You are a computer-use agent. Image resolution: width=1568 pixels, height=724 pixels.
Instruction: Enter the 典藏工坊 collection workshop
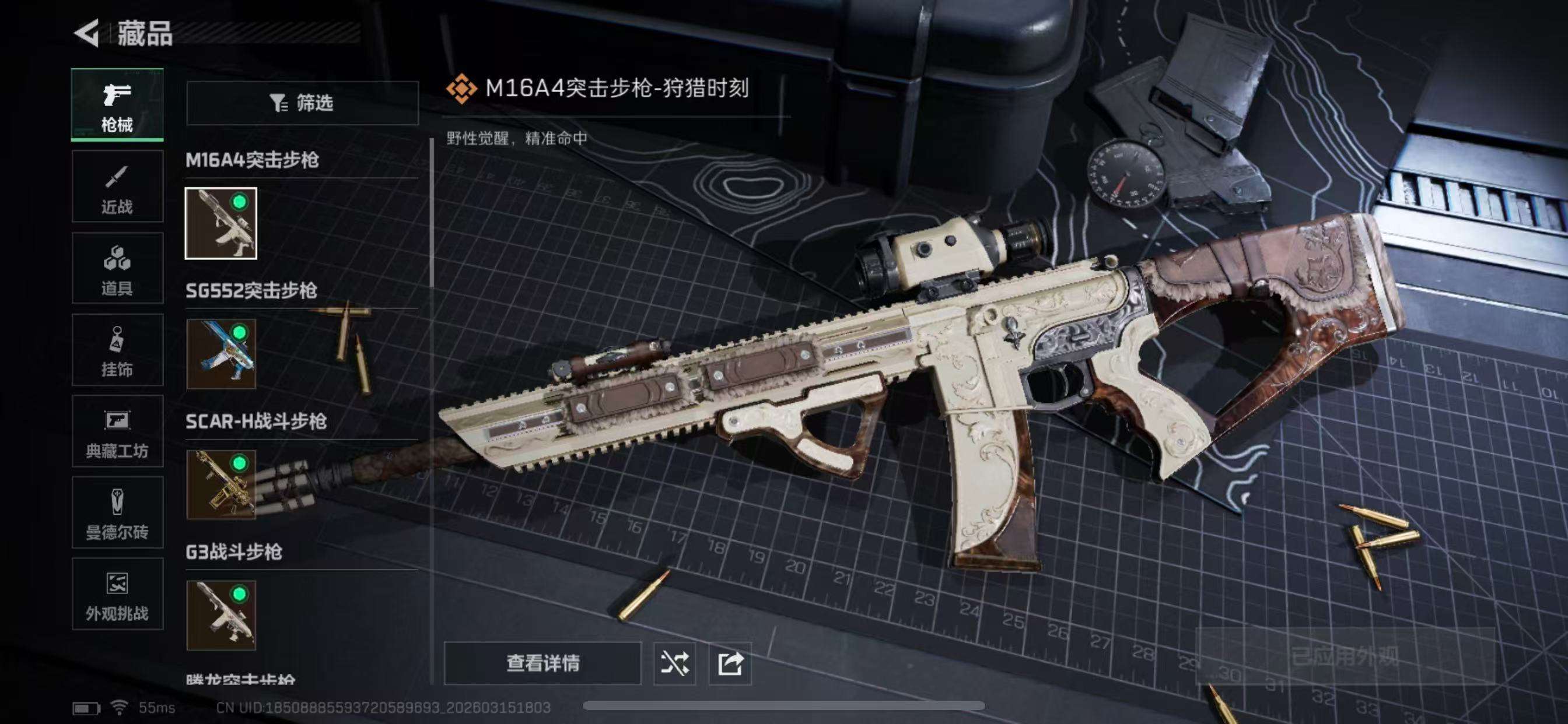(117, 432)
